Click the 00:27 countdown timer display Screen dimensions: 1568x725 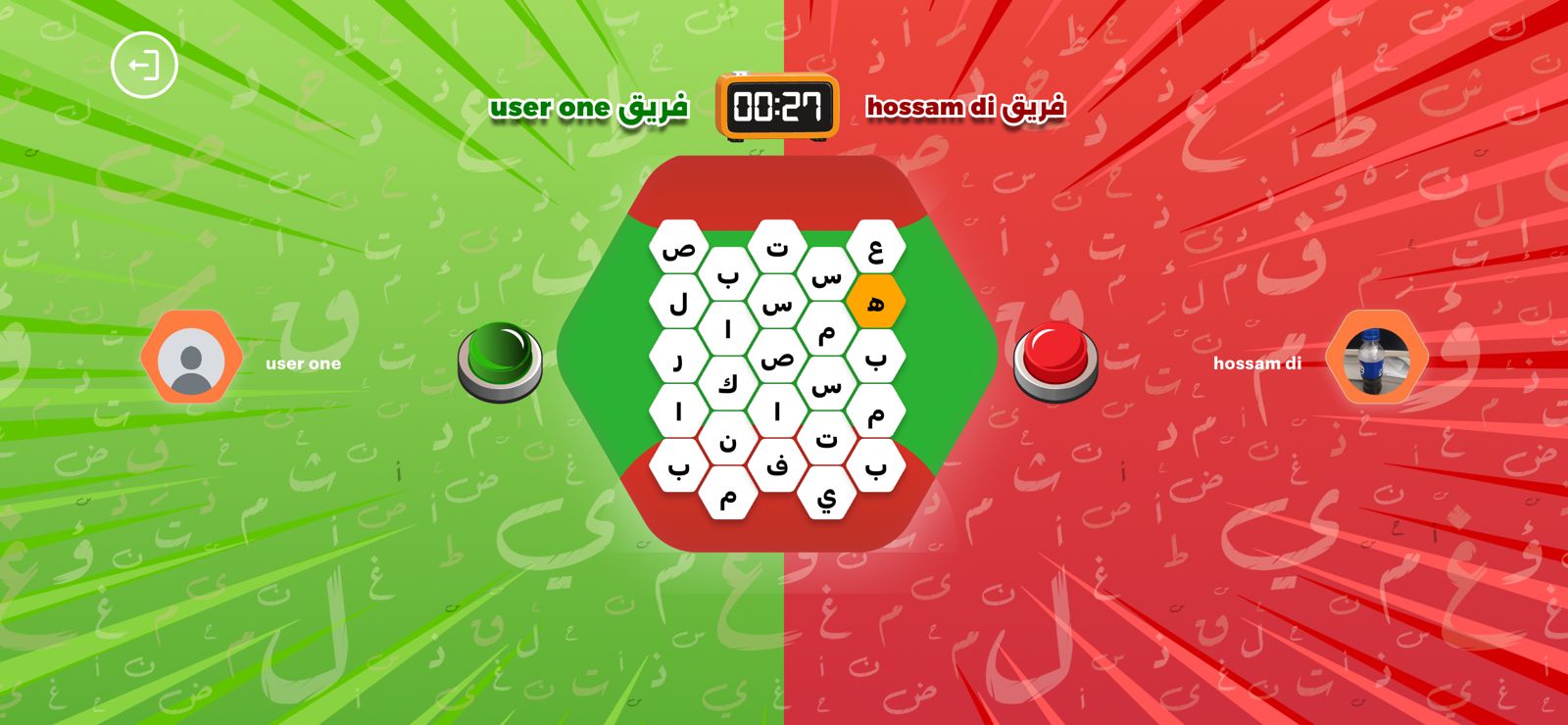[x=777, y=106]
